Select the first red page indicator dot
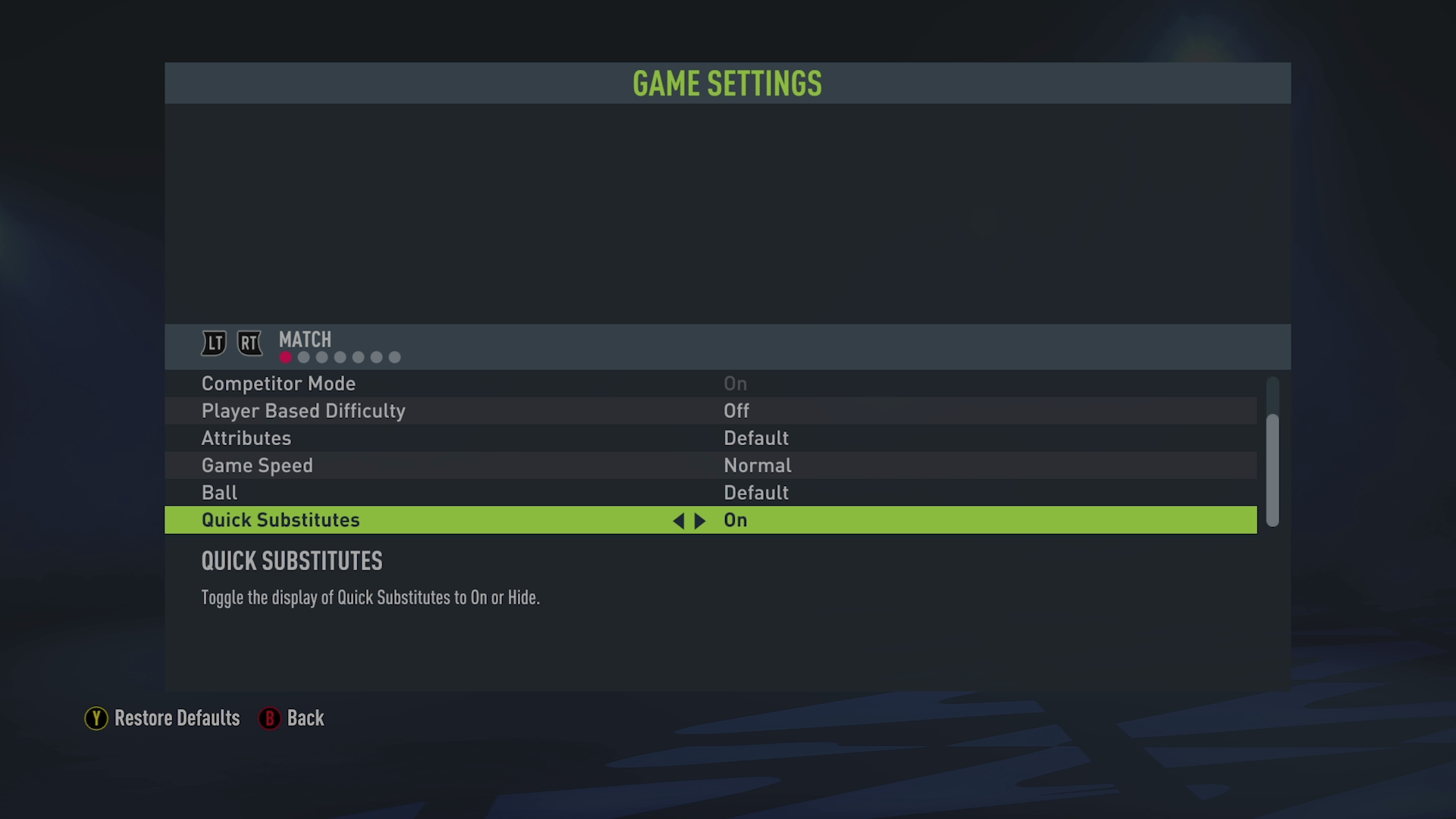Image resolution: width=1456 pixels, height=819 pixels. [x=284, y=356]
